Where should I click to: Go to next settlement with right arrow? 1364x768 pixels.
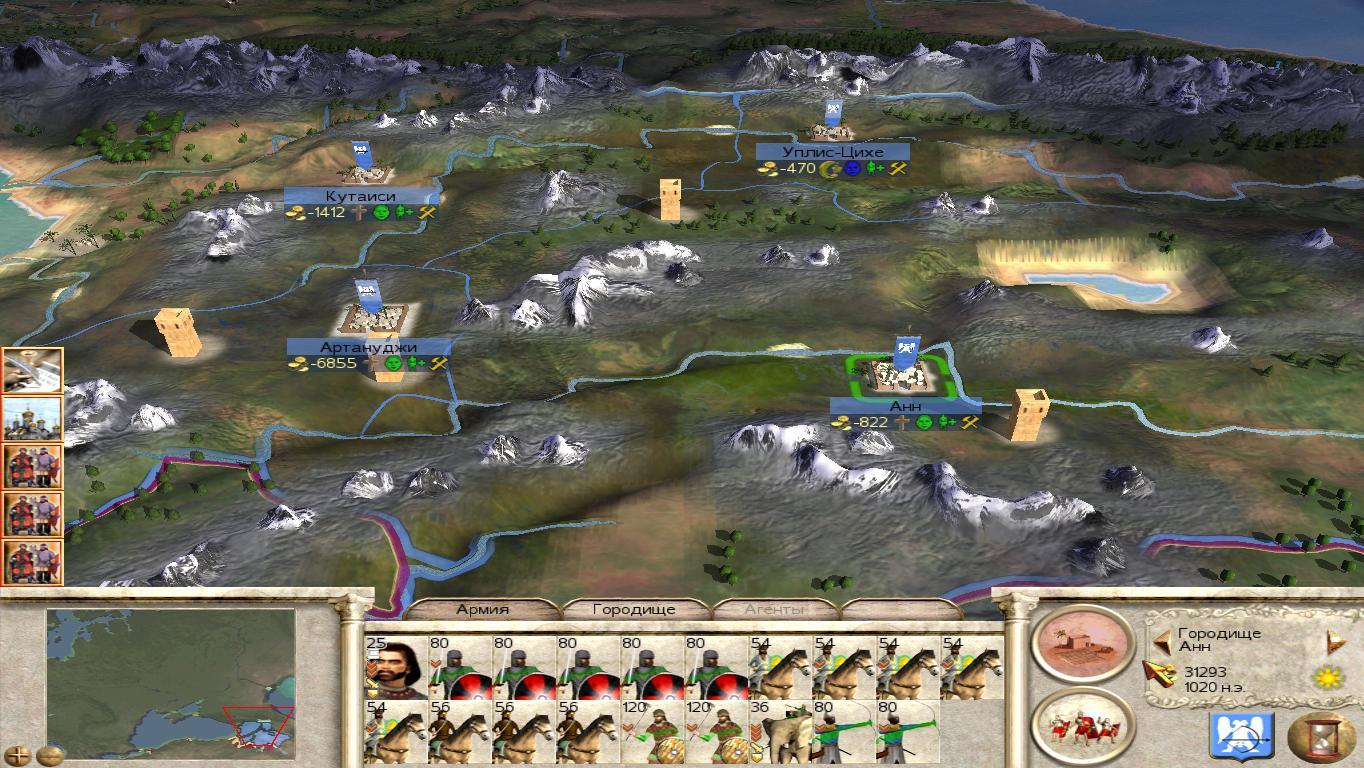click(1331, 641)
